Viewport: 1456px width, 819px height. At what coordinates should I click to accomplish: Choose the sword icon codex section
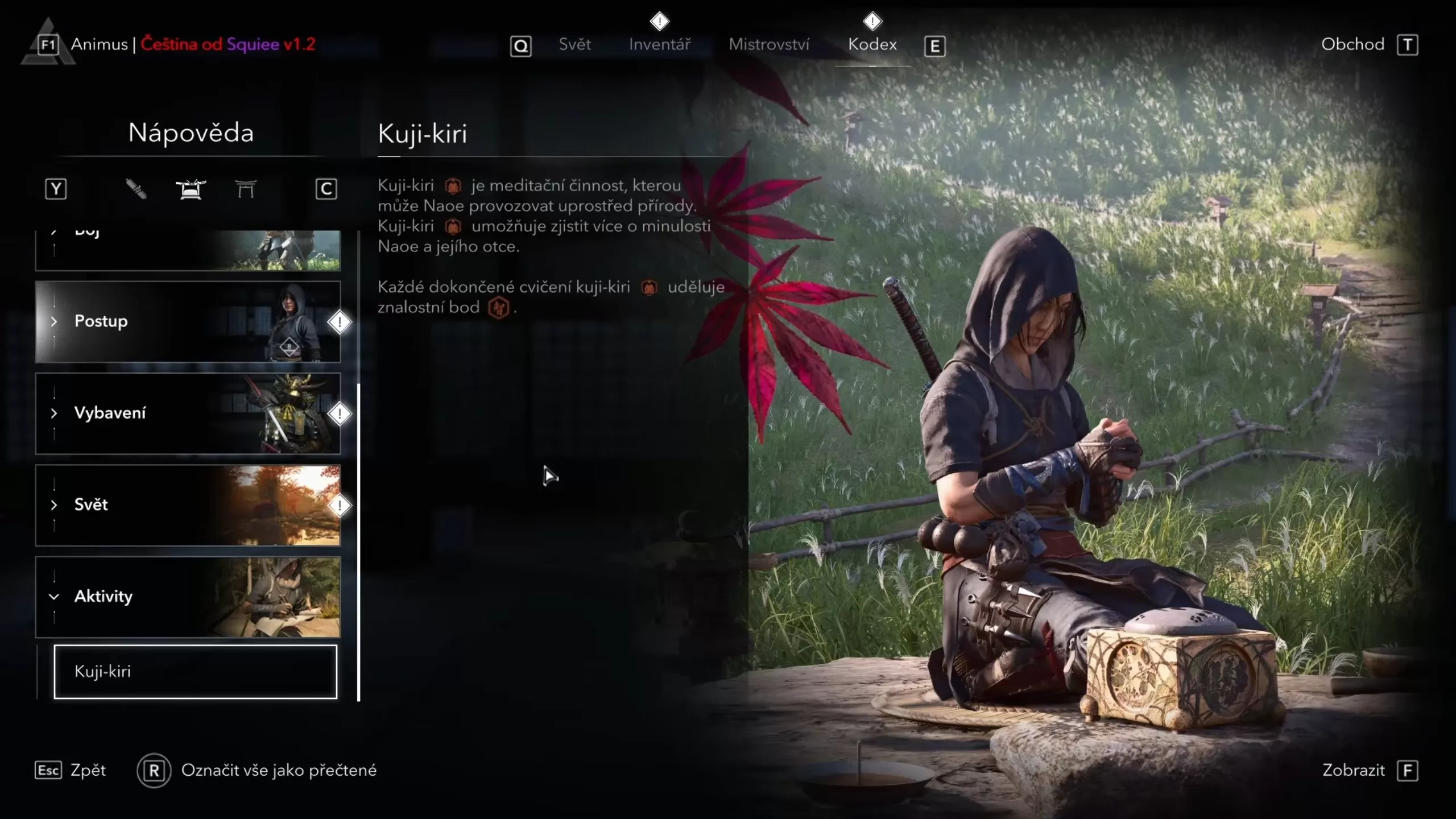[x=136, y=189]
